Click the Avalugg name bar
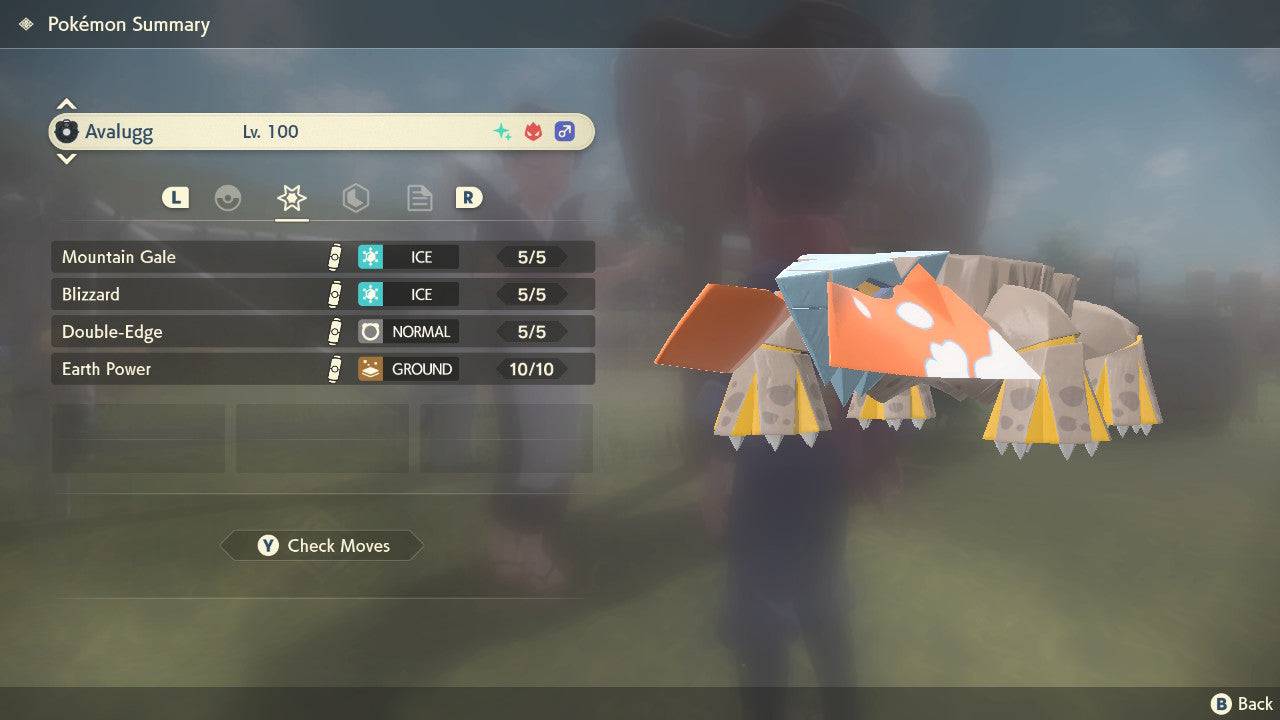The image size is (1280, 720). (x=322, y=131)
